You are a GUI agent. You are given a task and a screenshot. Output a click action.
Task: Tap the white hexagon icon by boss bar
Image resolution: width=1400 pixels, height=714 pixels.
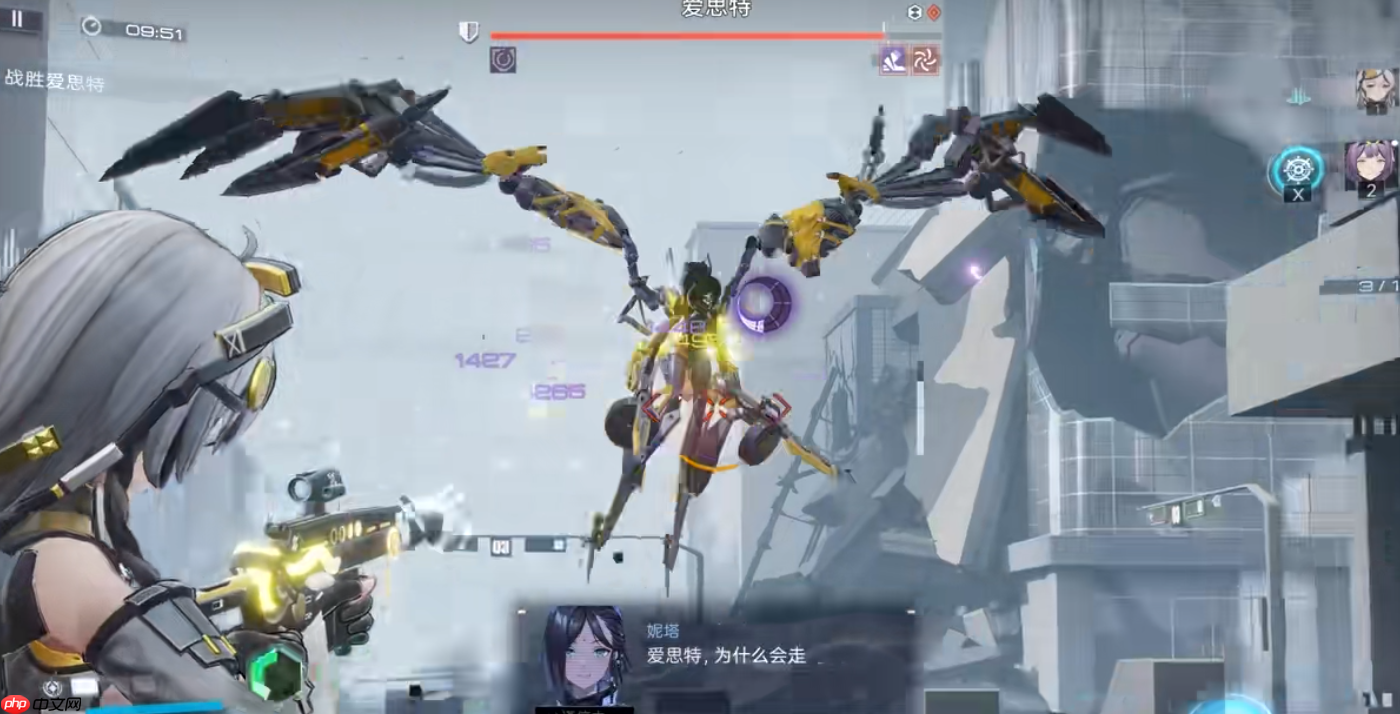click(x=914, y=12)
